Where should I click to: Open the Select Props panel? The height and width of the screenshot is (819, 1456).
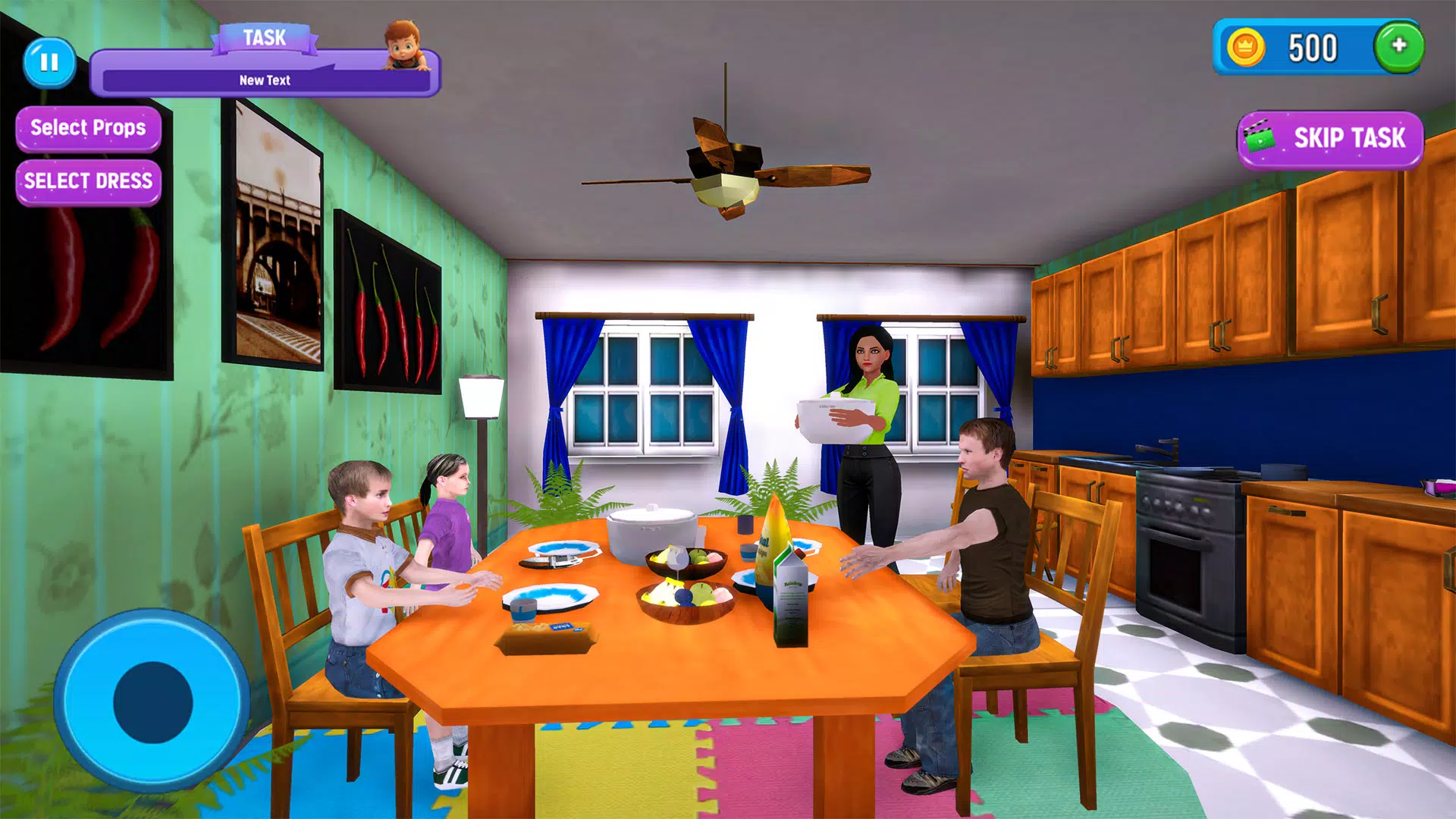click(87, 128)
